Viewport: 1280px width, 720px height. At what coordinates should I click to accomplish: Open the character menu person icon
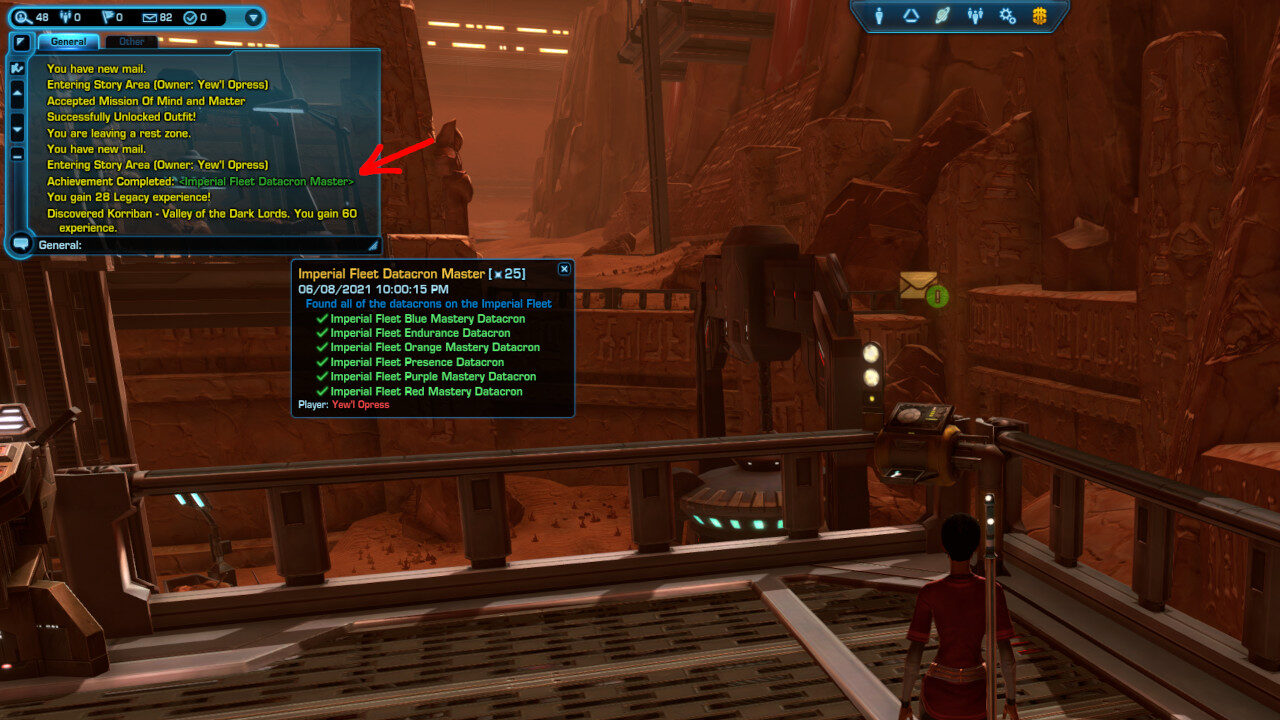pos(880,16)
